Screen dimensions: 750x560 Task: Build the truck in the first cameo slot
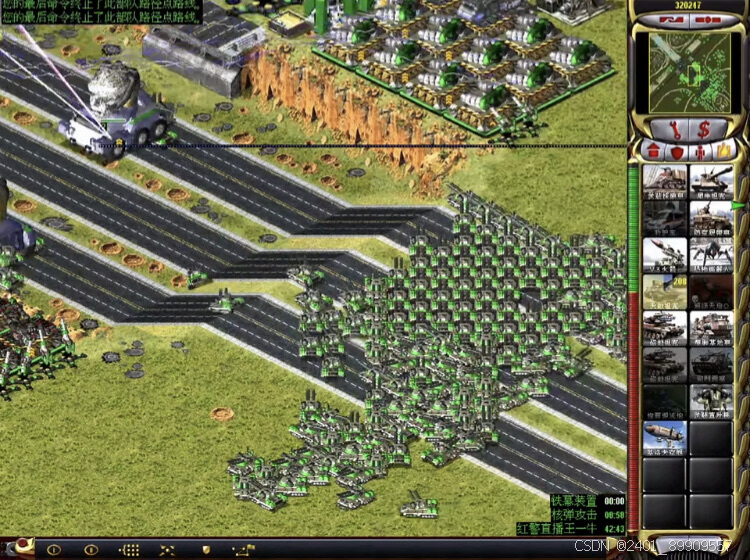coord(664,183)
